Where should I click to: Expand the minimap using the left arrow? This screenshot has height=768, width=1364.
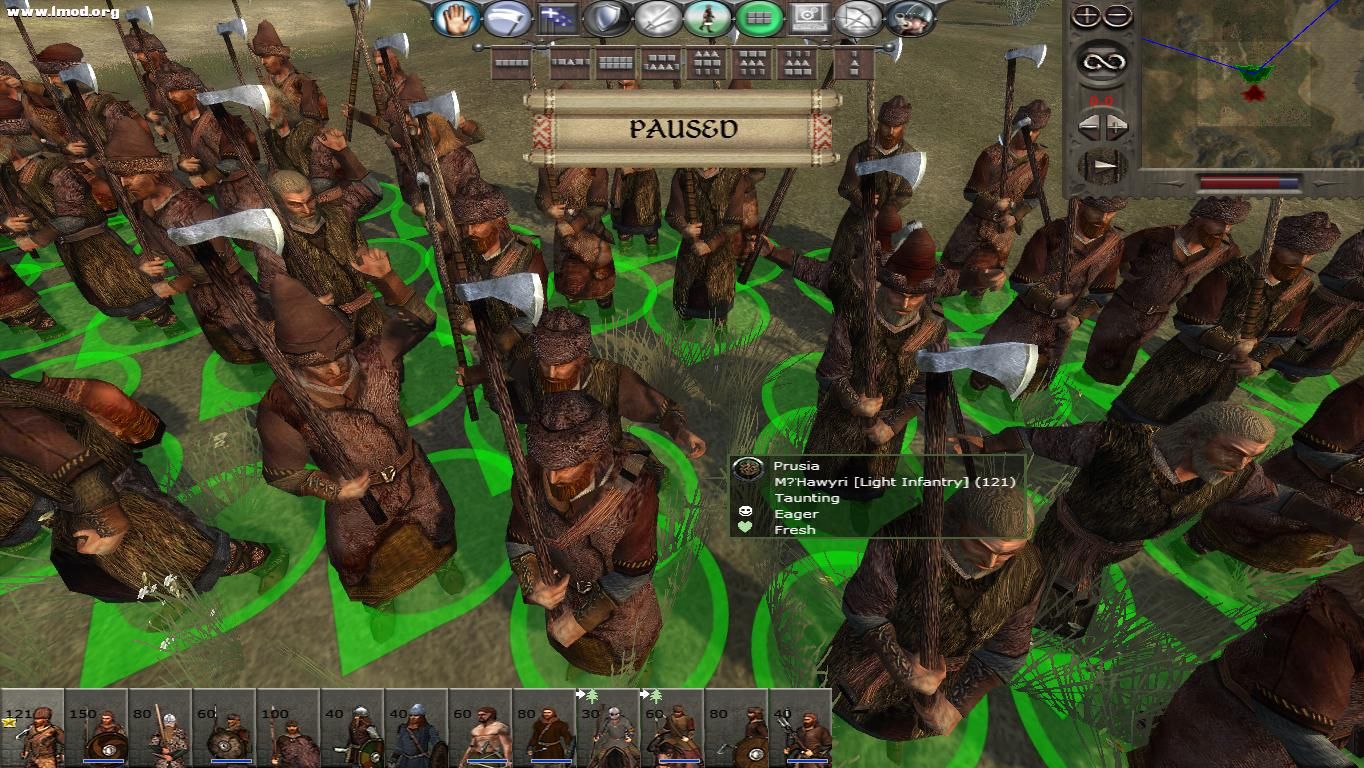click(1088, 126)
